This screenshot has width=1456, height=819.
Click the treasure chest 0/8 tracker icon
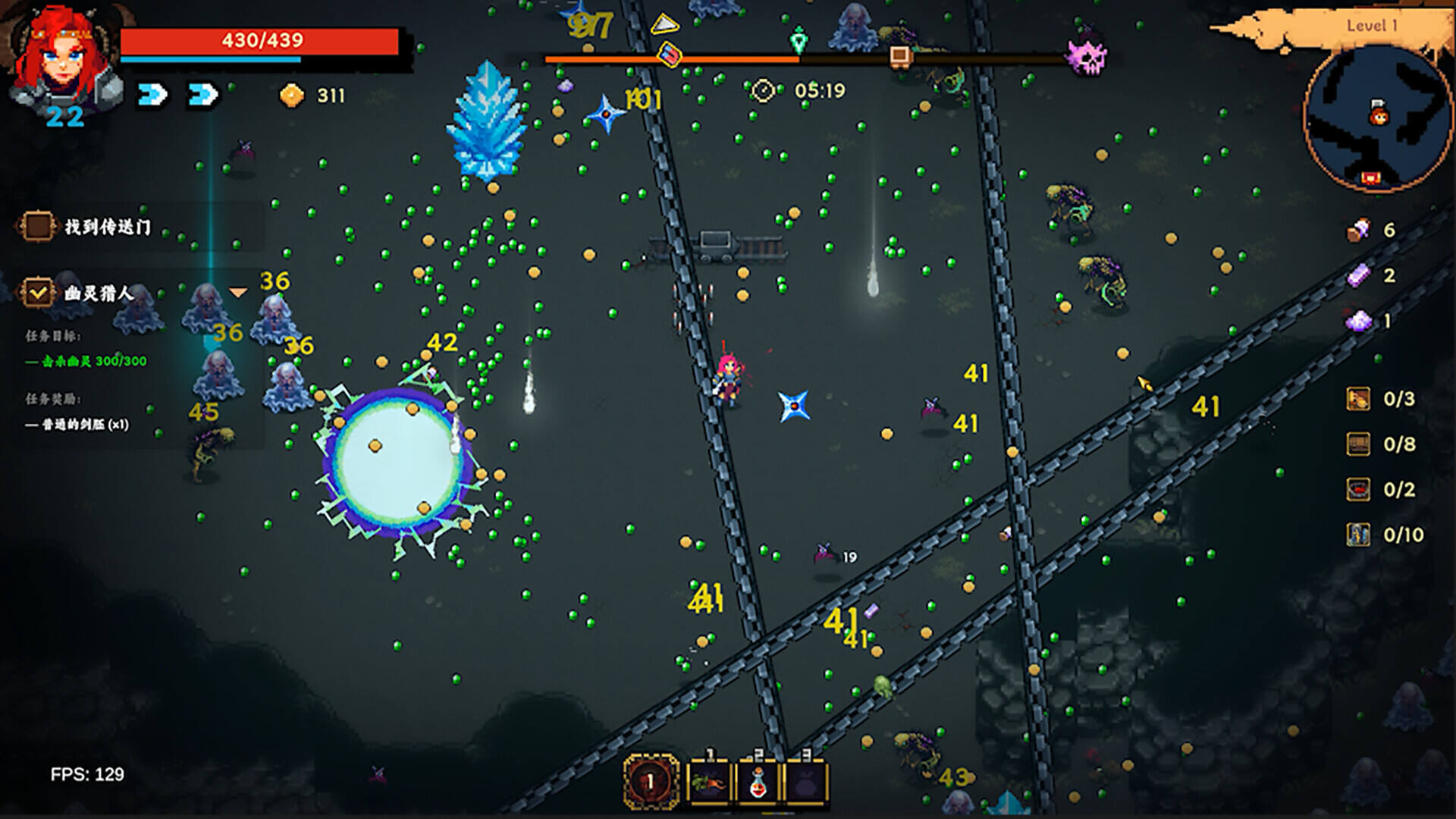click(1358, 444)
